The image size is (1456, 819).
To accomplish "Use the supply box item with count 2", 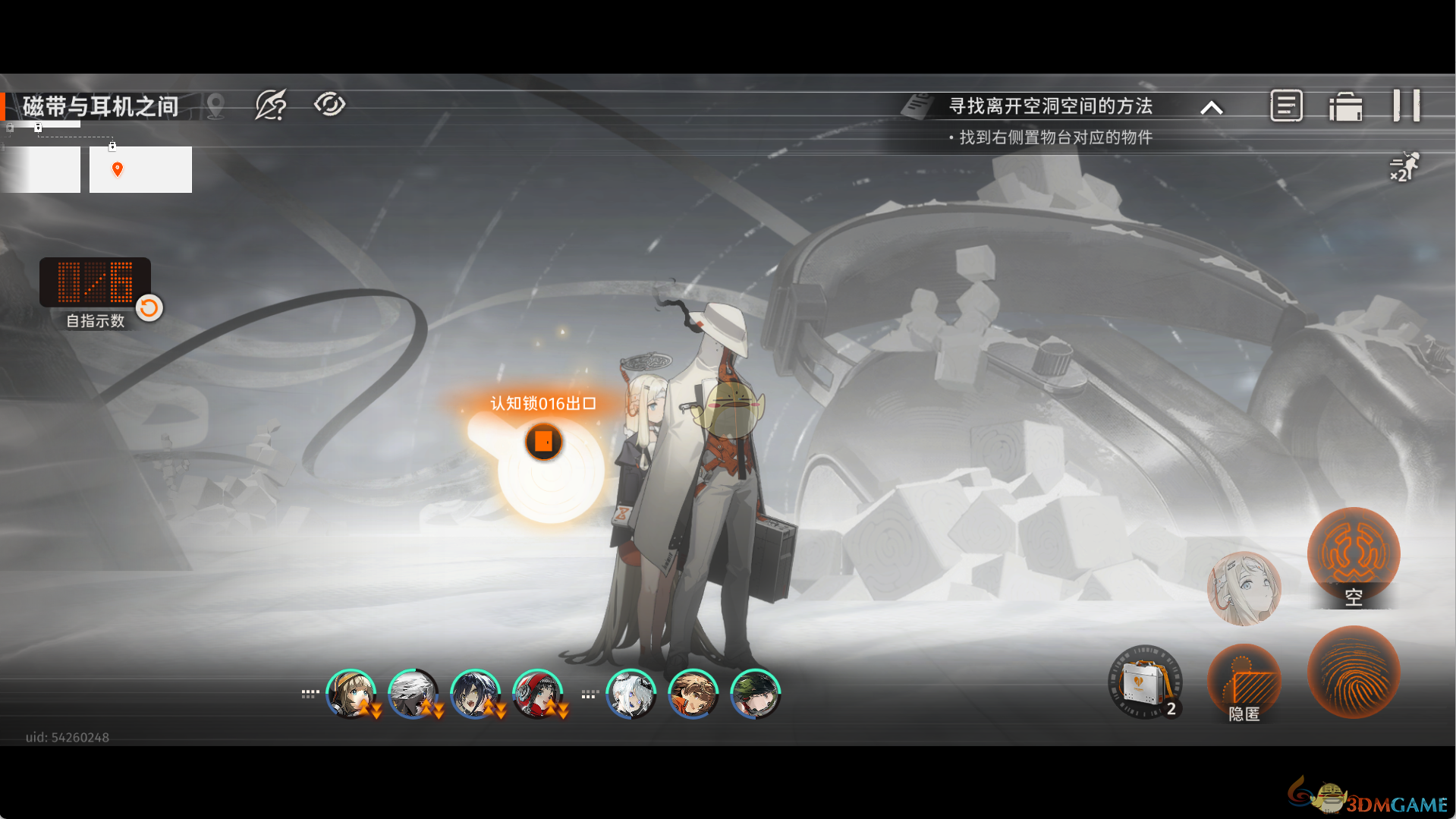I will [1145, 682].
